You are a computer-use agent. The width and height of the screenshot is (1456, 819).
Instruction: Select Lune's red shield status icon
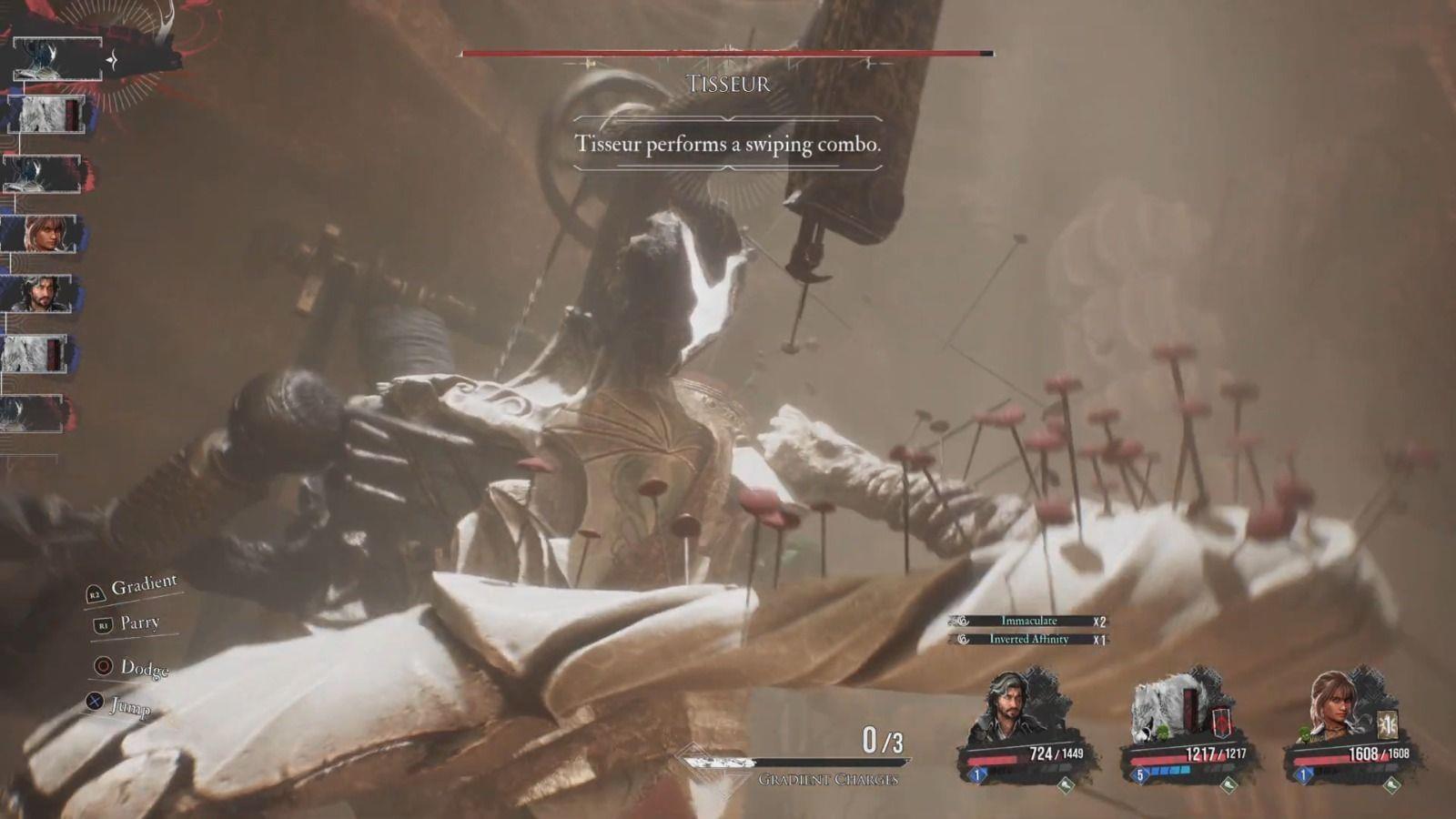[1221, 721]
